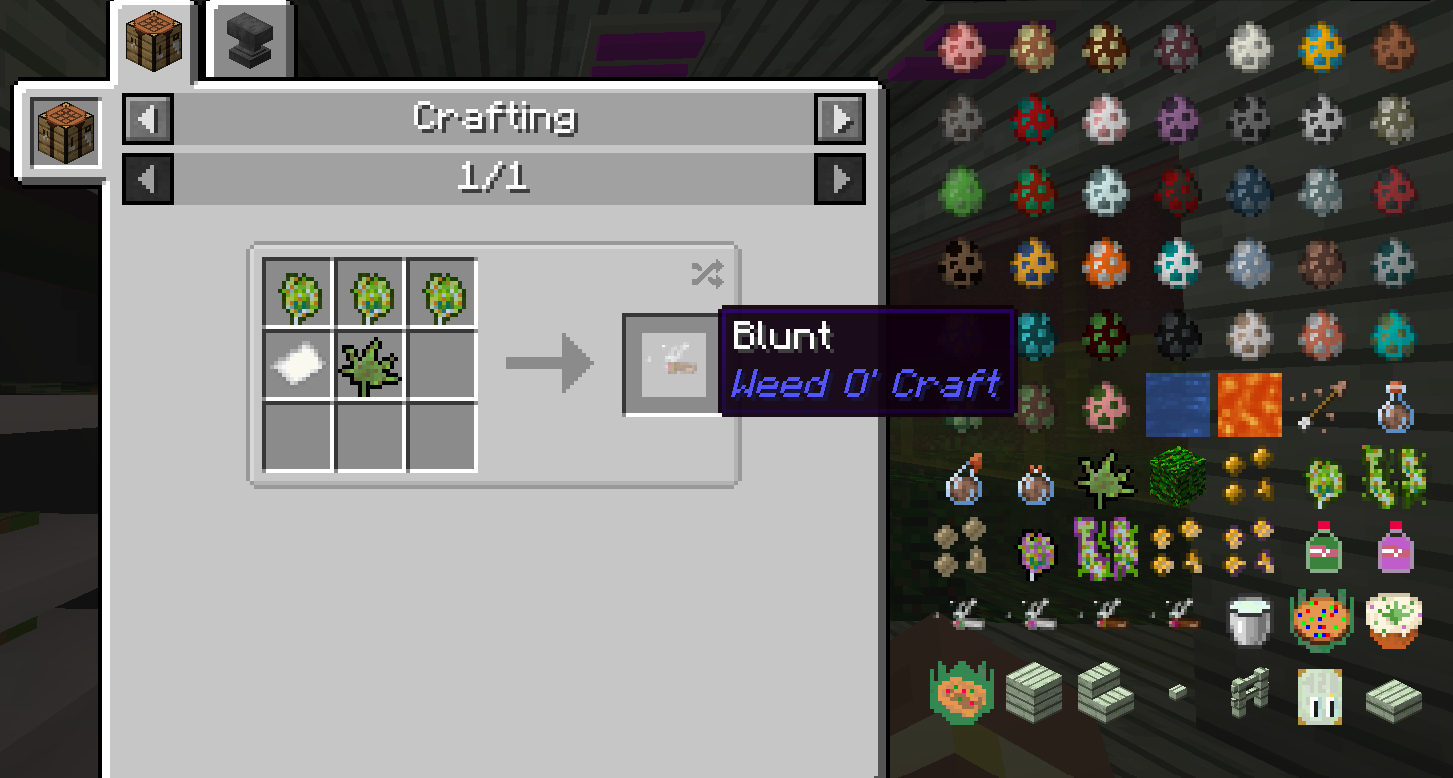The image size is (1453, 778).
Task: Select the milk bucket in the item list
Action: click(x=1249, y=620)
